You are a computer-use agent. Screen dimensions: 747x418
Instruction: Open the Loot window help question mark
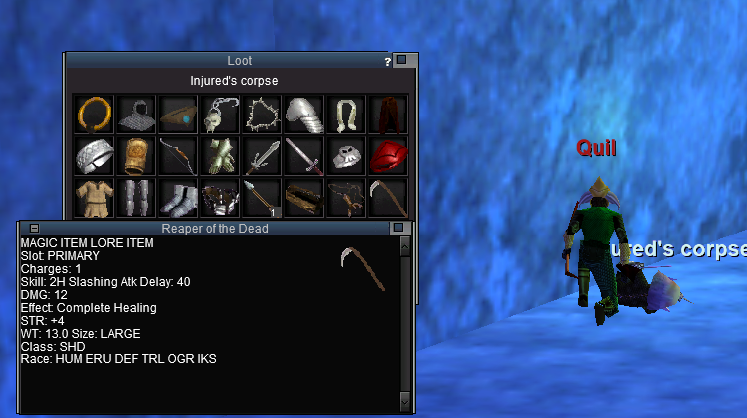click(388, 61)
